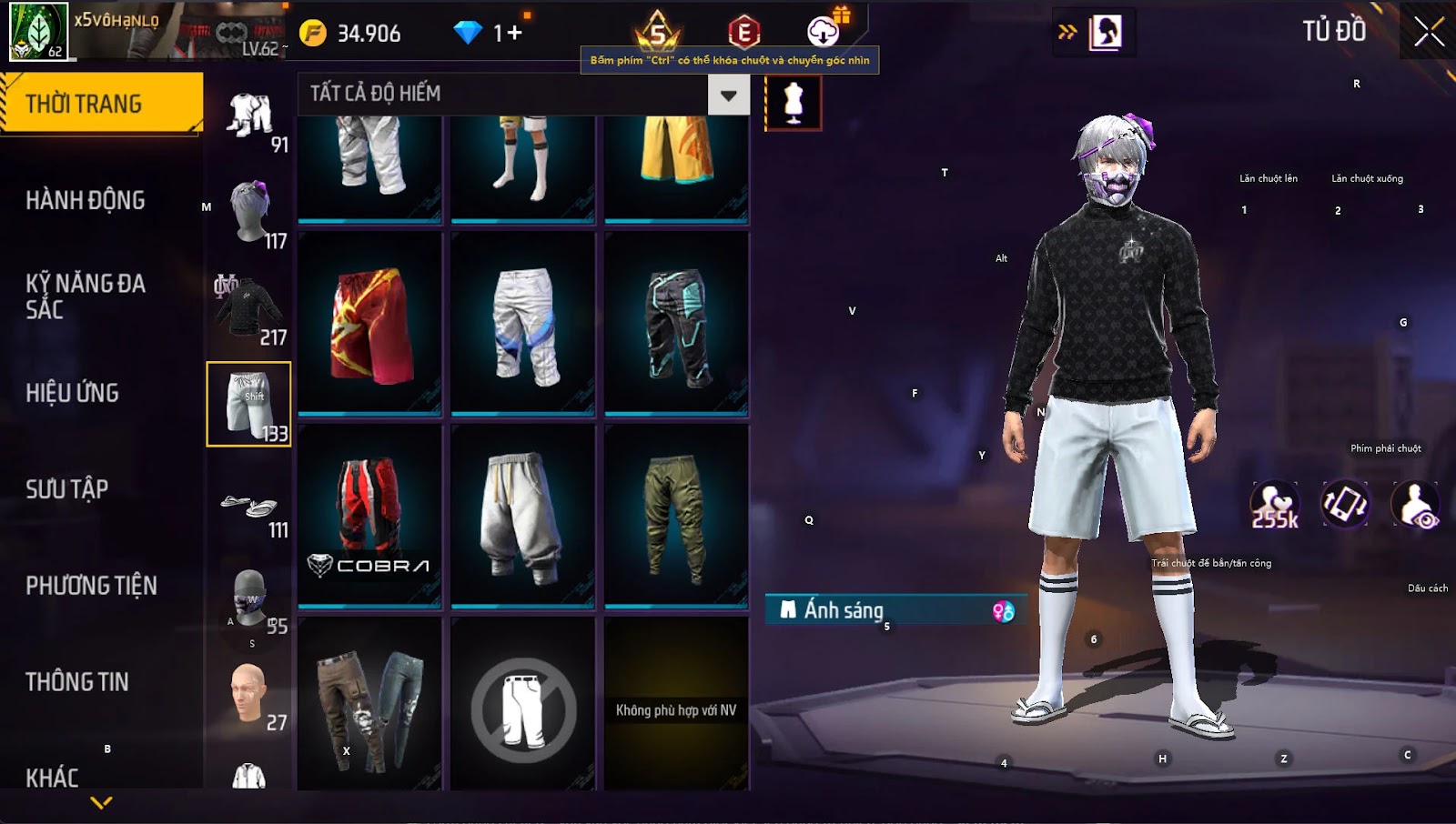The image size is (1456, 824).
Task: Click the mannequin preview icon
Action: coord(794,103)
